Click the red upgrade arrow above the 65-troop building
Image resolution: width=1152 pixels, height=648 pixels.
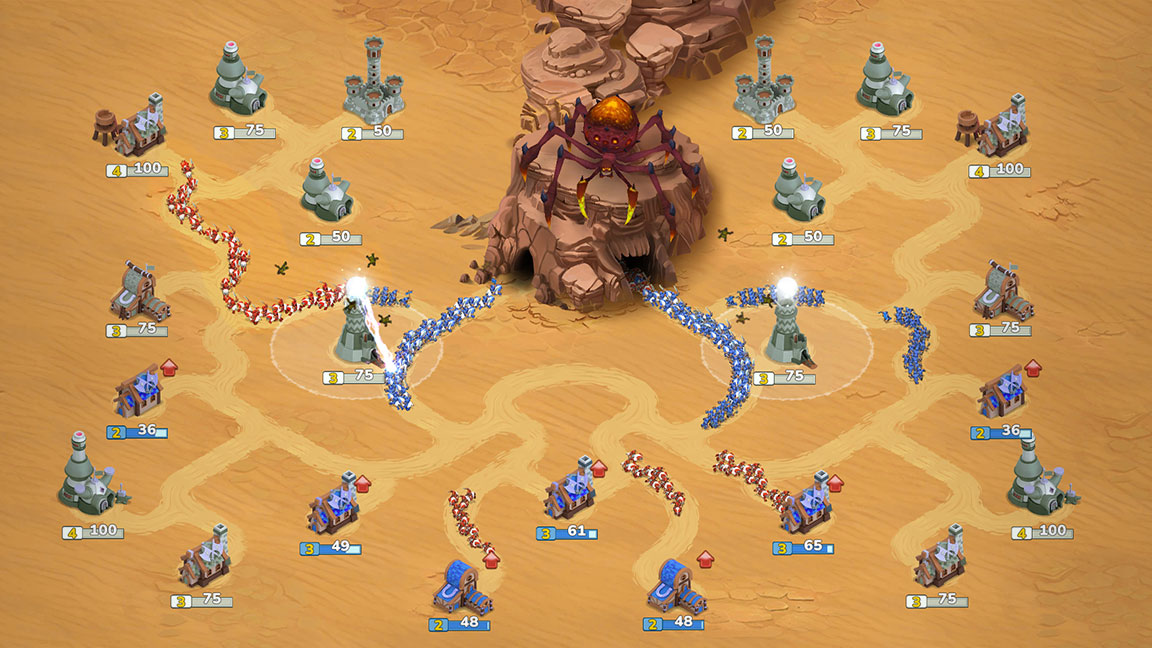point(835,484)
